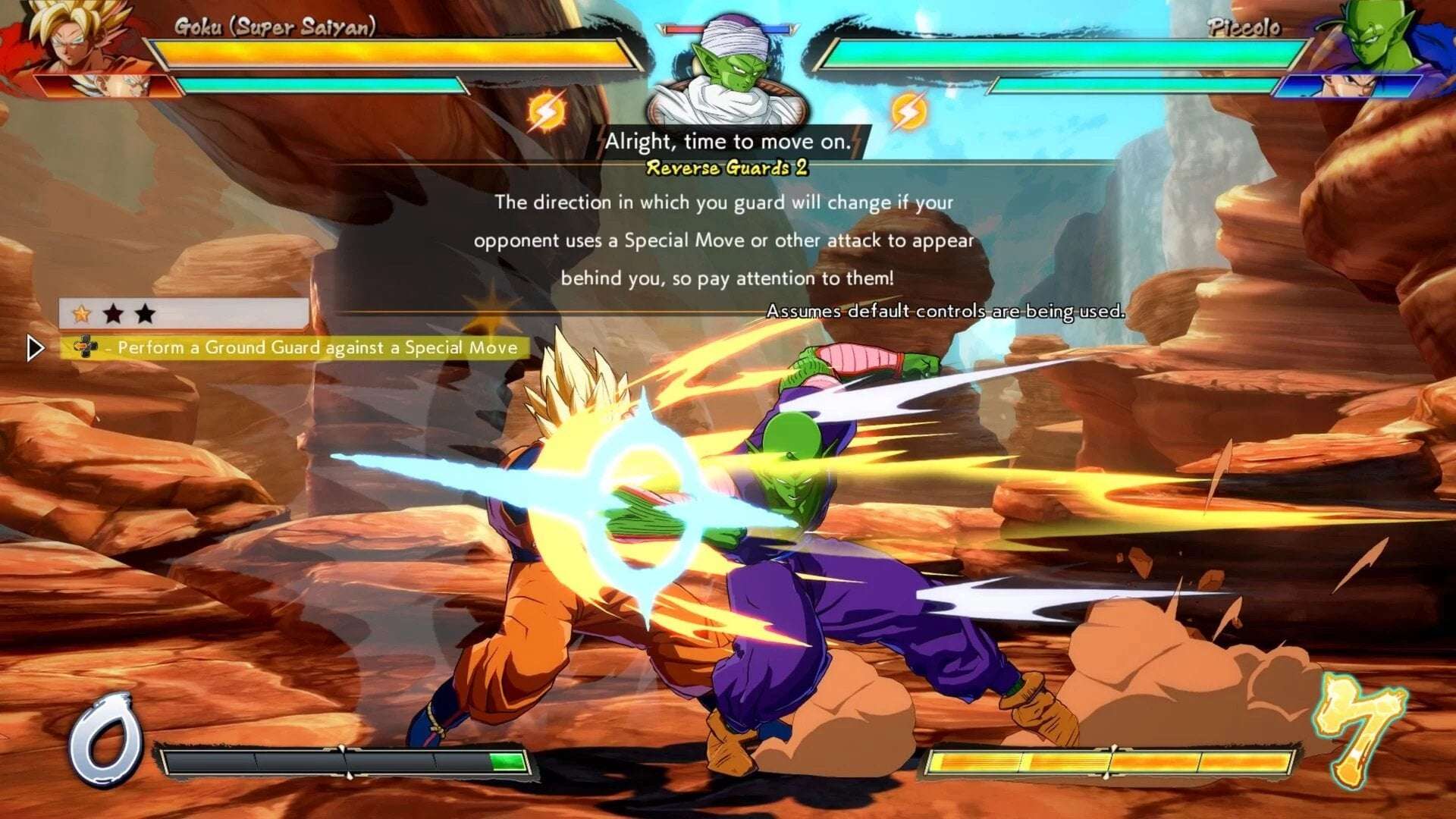Click the Sparking lightning icon under Goku's health bar
This screenshot has width=1456, height=819.
tap(546, 111)
